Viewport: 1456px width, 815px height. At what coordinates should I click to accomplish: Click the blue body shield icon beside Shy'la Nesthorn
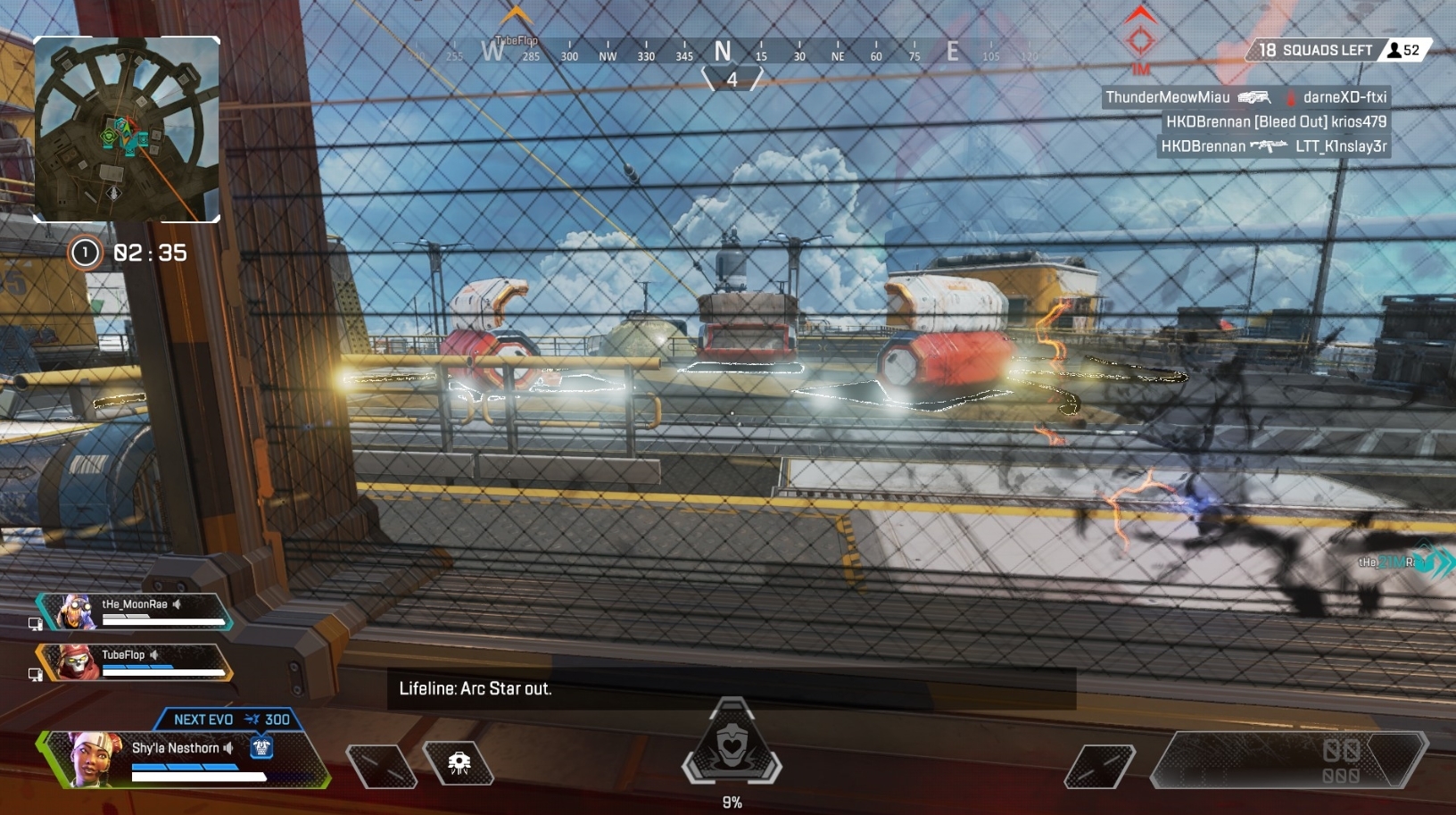pyautogui.click(x=261, y=750)
